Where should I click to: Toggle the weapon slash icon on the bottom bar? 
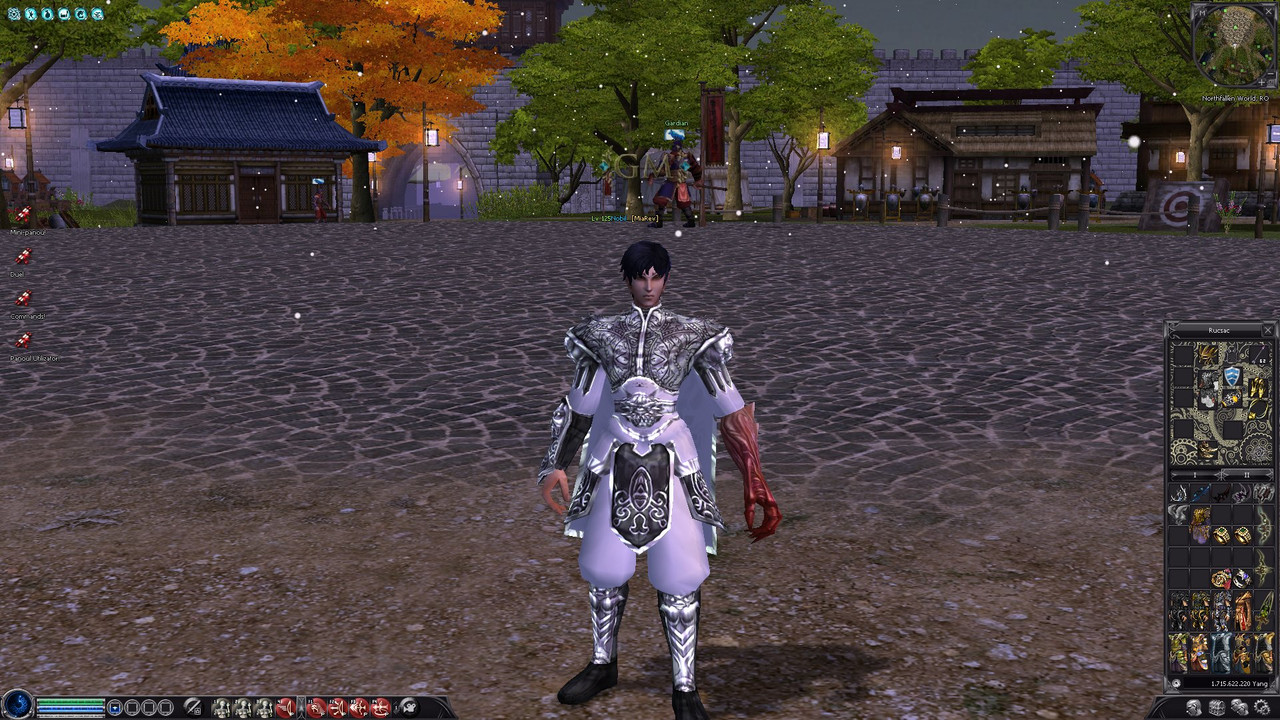pyautogui.click(x=192, y=707)
